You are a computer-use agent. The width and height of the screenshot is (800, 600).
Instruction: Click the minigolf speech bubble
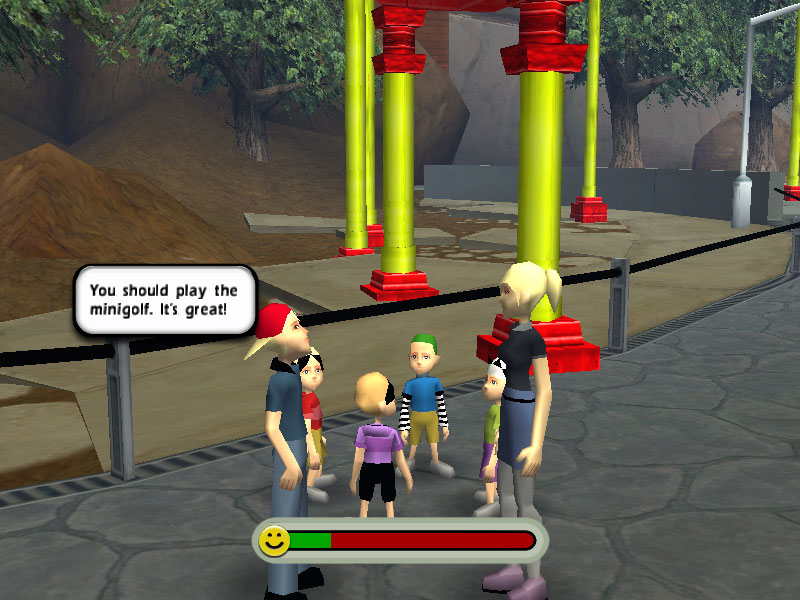pyautogui.click(x=165, y=300)
